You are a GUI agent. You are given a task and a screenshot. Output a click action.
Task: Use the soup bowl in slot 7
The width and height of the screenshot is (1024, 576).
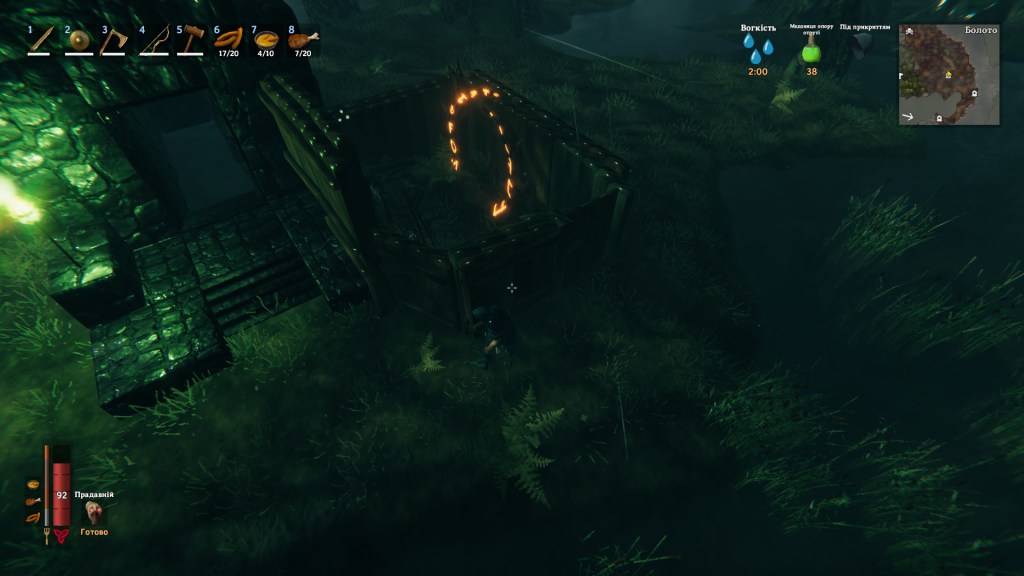point(265,41)
